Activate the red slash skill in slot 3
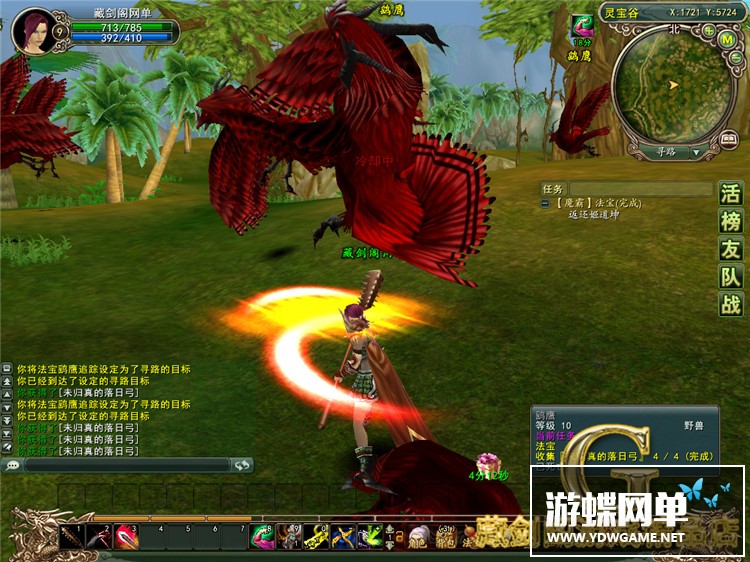Image resolution: width=750 pixels, height=562 pixels. pyautogui.click(x=125, y=538)
